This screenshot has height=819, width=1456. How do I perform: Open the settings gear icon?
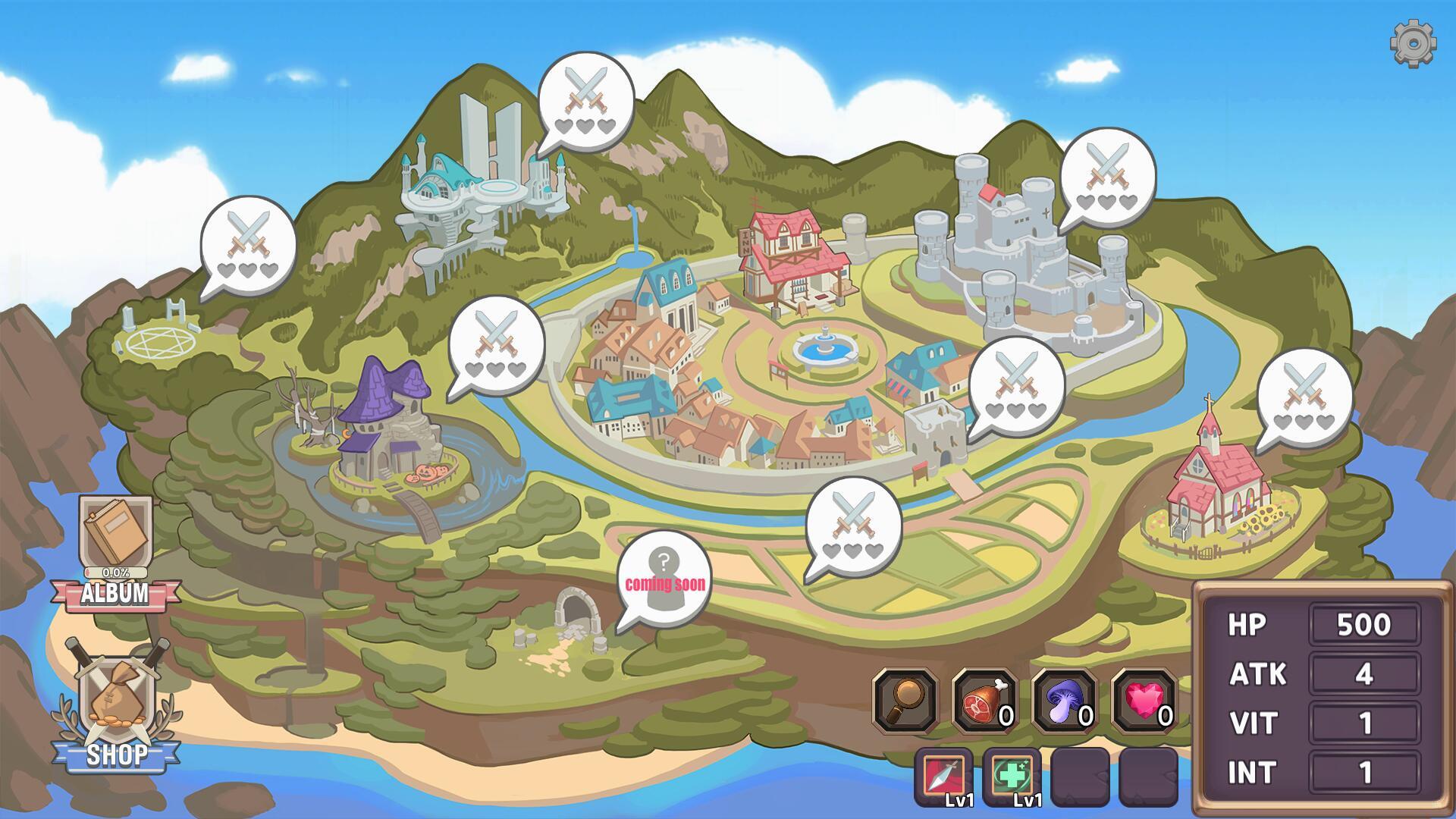click(x=1413, y=43)
